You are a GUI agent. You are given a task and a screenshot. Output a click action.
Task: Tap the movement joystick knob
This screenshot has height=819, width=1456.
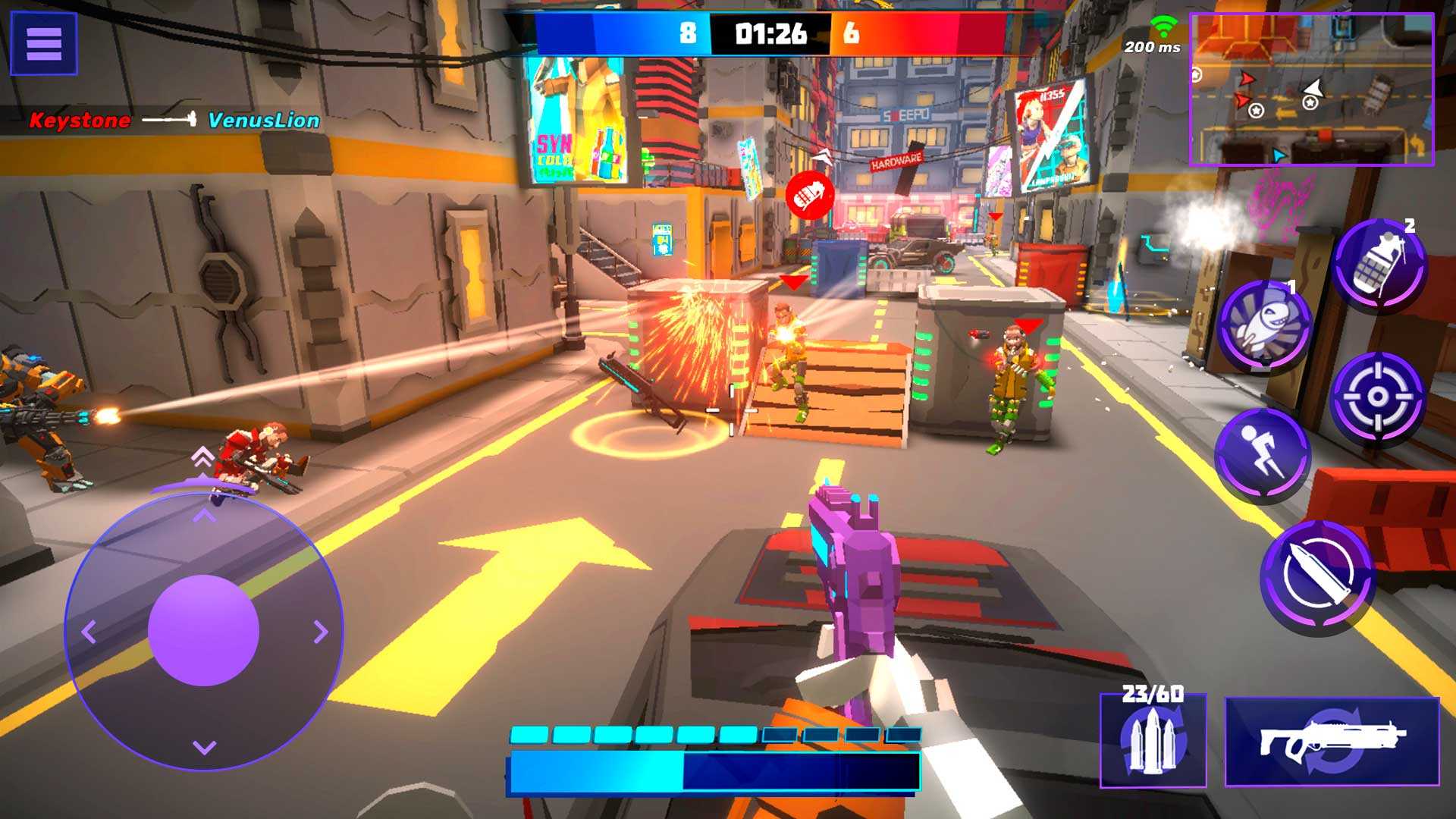[x=204, y=630]
